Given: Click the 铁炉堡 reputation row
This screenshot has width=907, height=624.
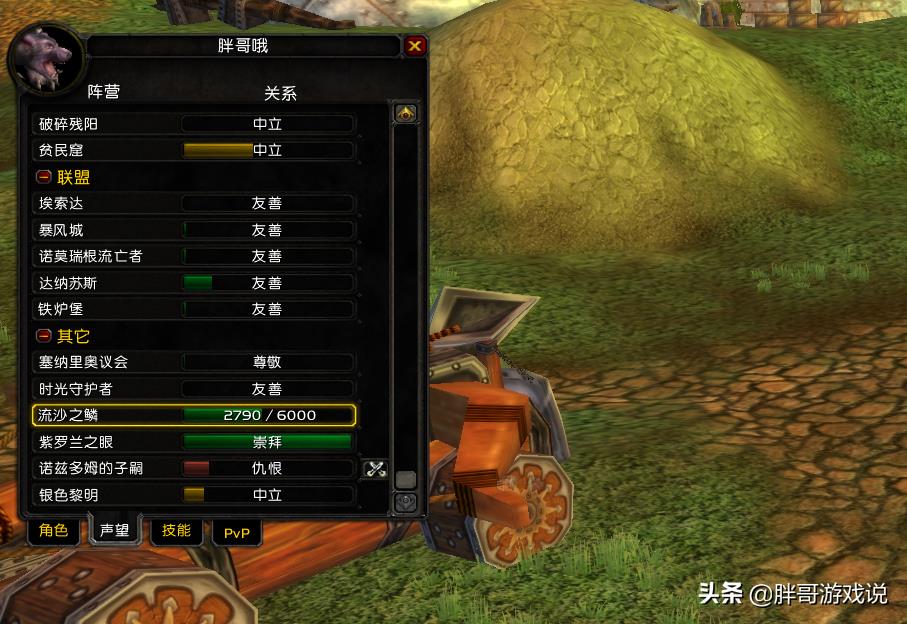Looking at the screenshot, I should click(x=194, y=309).
